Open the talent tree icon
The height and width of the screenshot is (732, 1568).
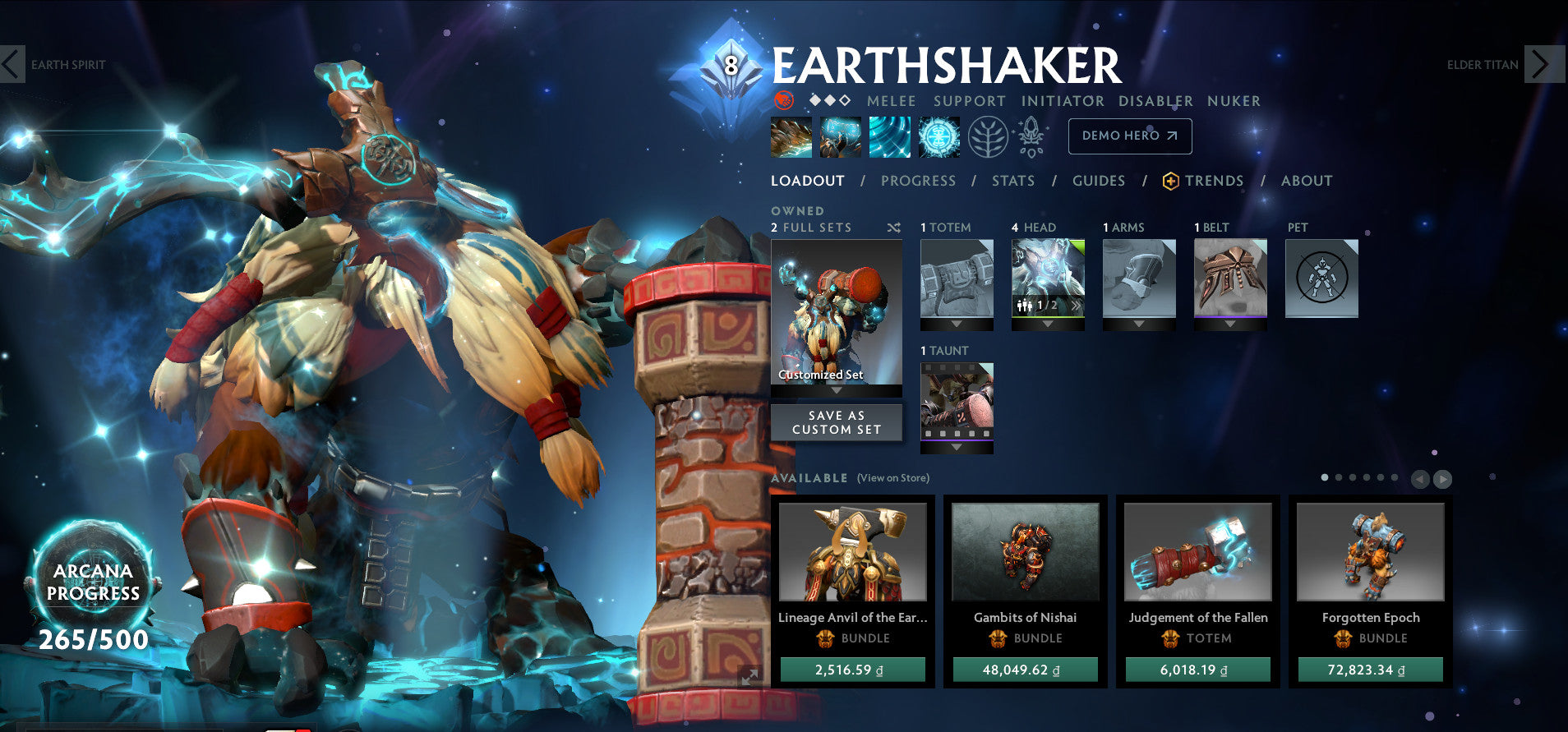point(987,136)
